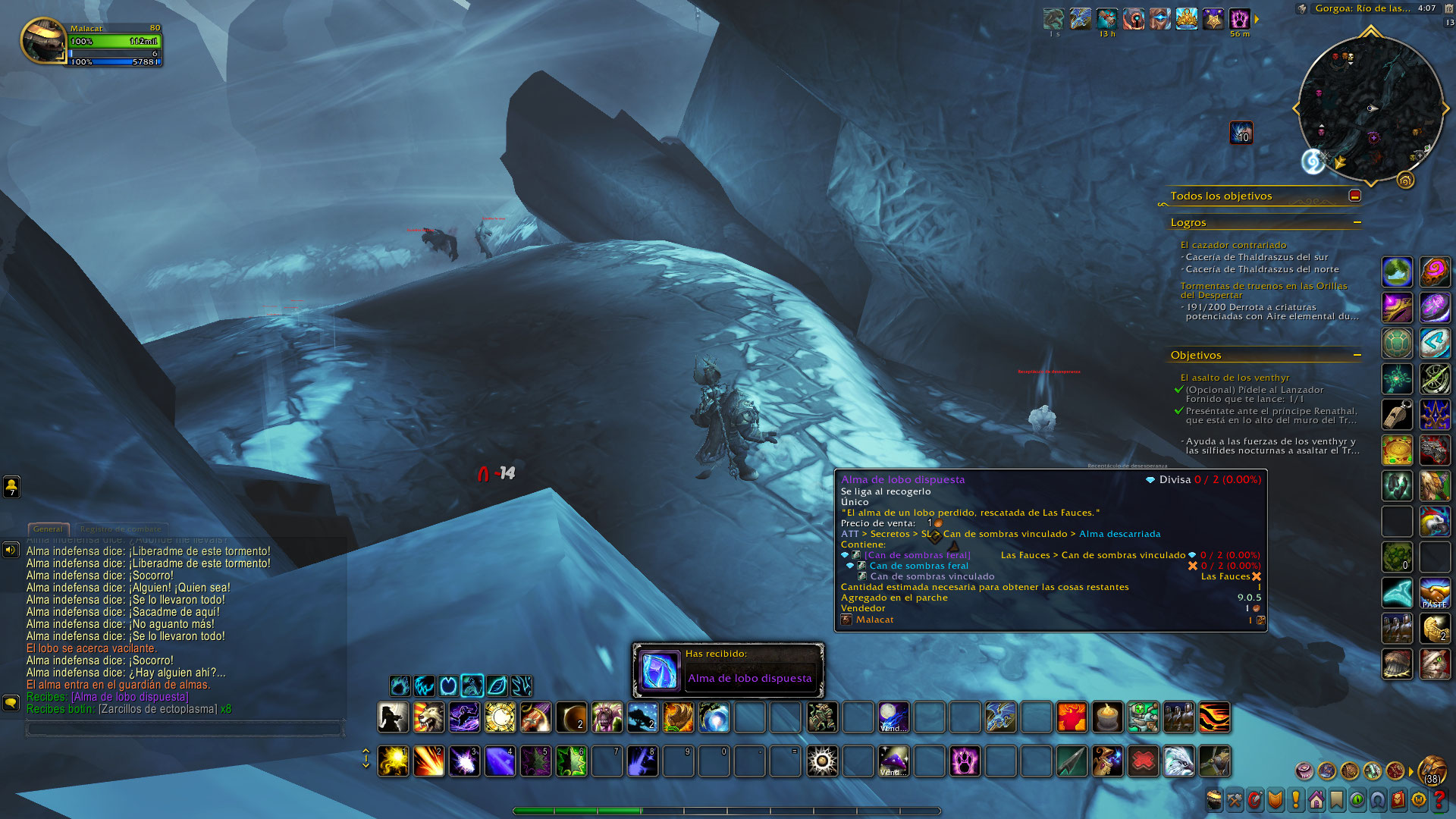Open the main backpack with 38 free slots

point(1432,770)
